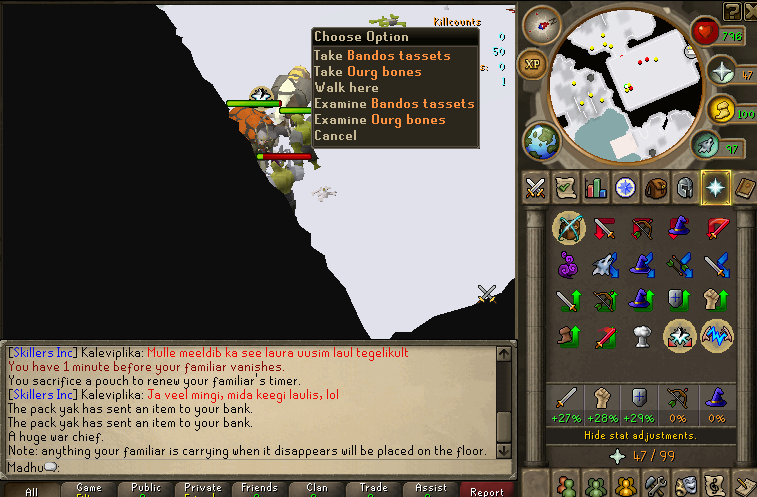Switch to the backpack inventory tab

pos(656,188)
